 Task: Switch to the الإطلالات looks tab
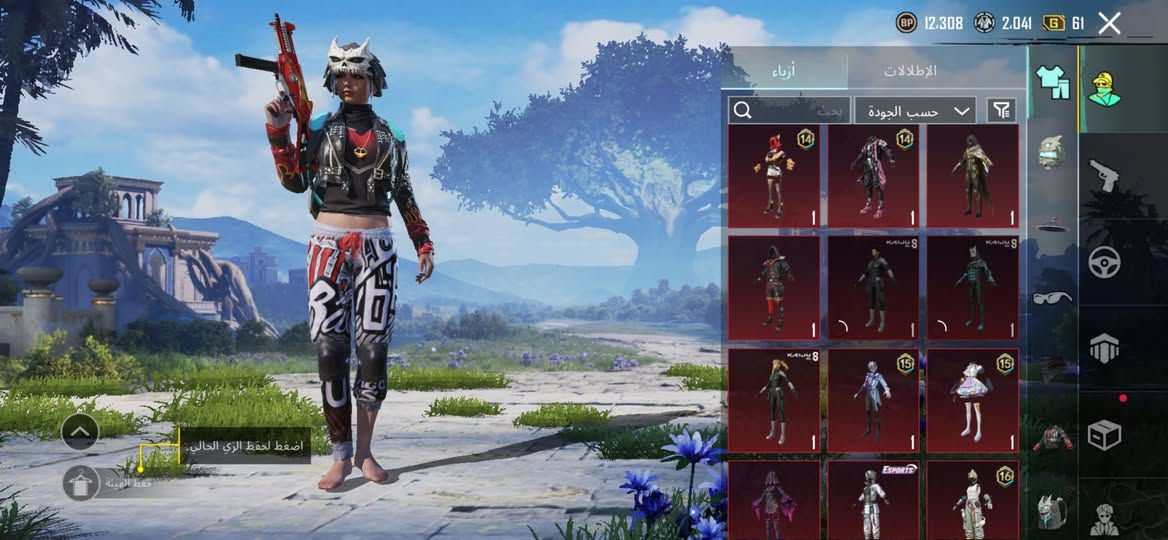tap(910, 71)
